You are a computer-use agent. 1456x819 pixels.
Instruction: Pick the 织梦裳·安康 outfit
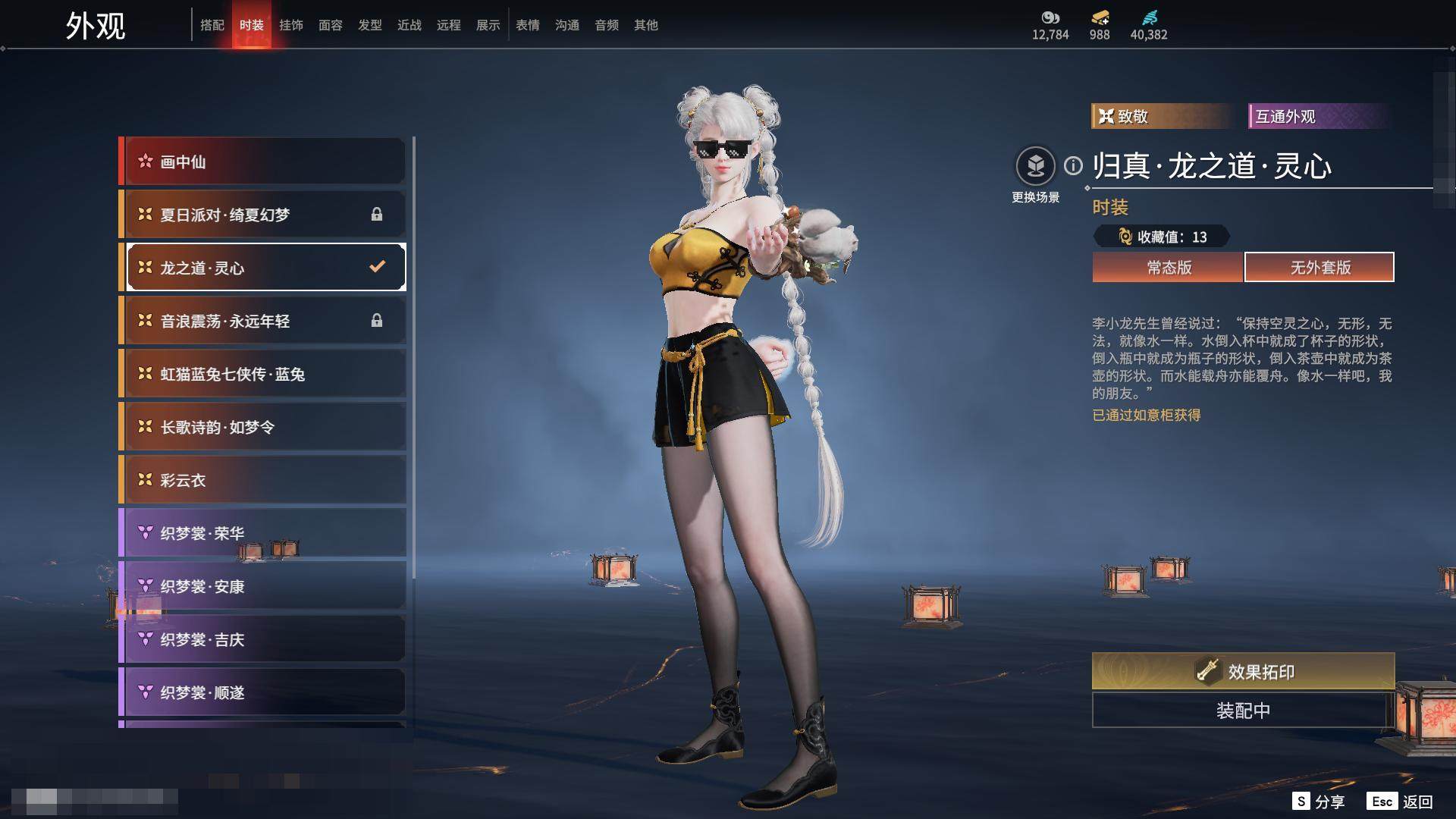click(262, 586)
